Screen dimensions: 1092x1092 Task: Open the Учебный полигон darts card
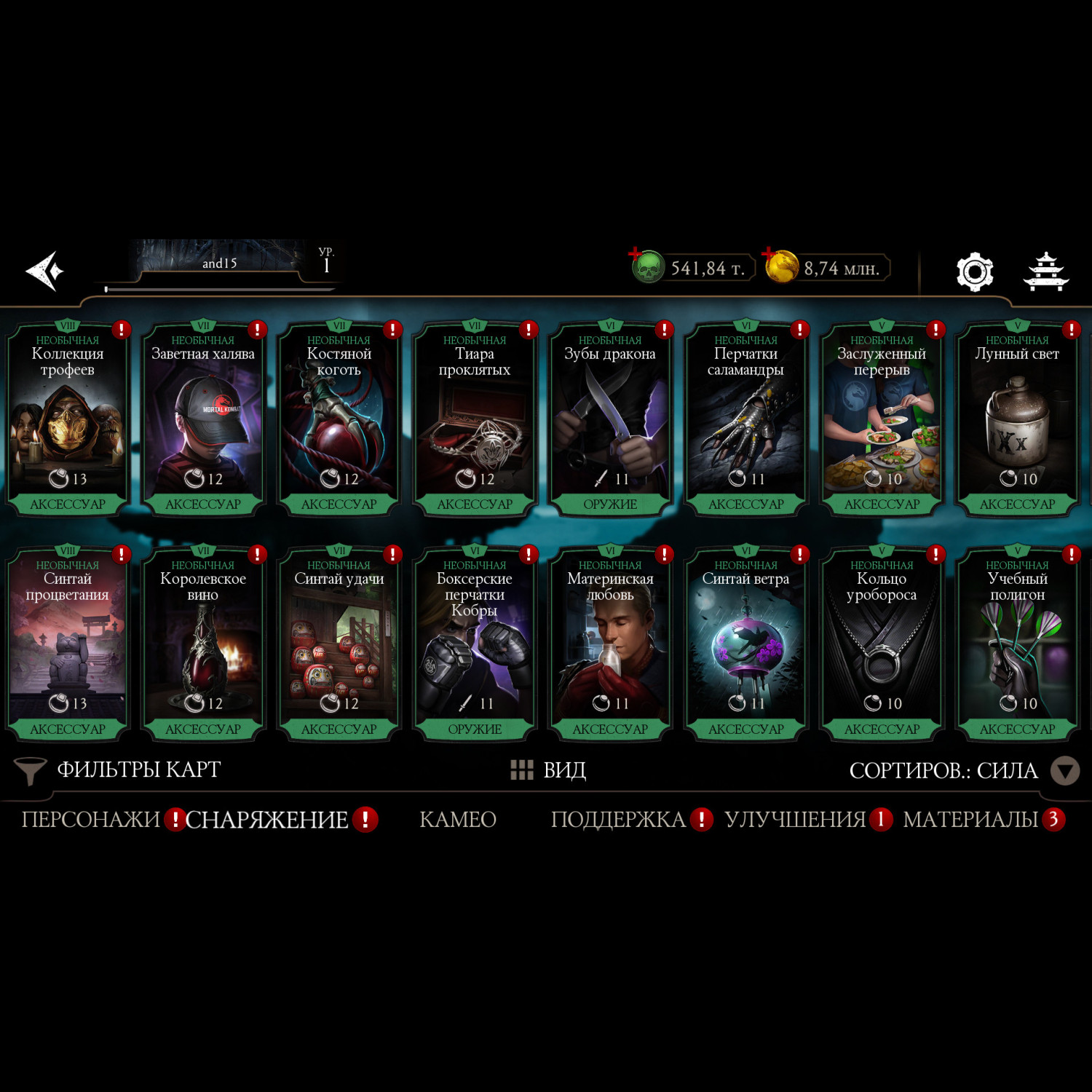click(x=1017, y=644)
